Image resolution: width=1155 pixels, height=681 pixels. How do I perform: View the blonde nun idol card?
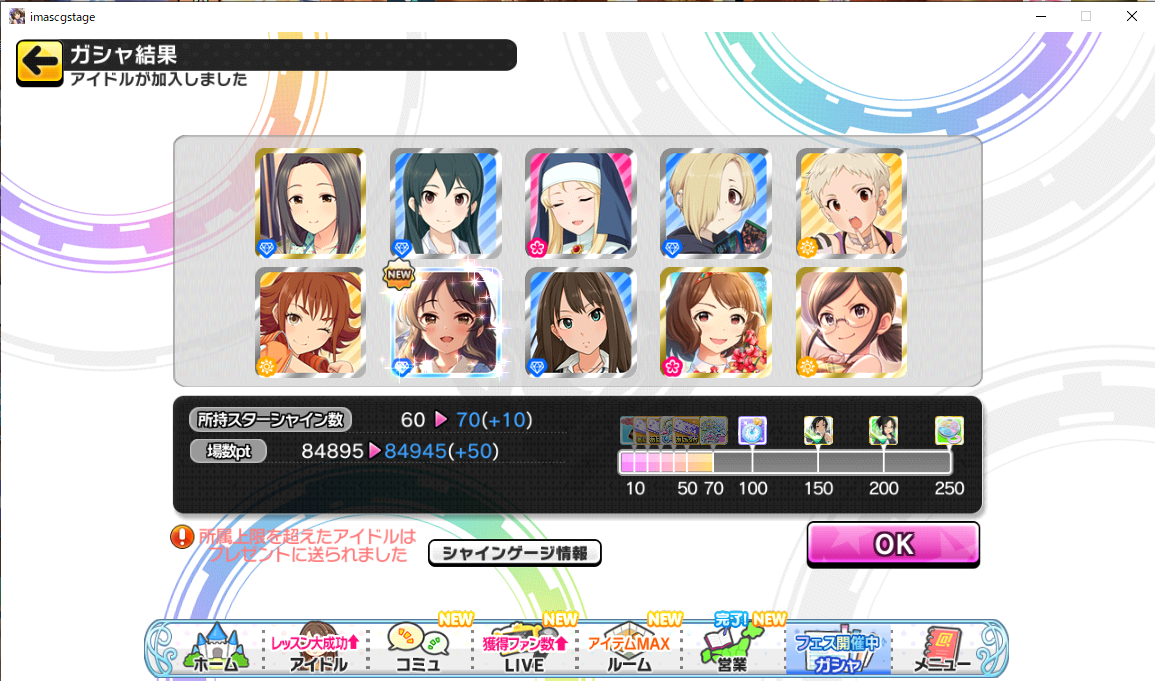click(x=580, y=203)
